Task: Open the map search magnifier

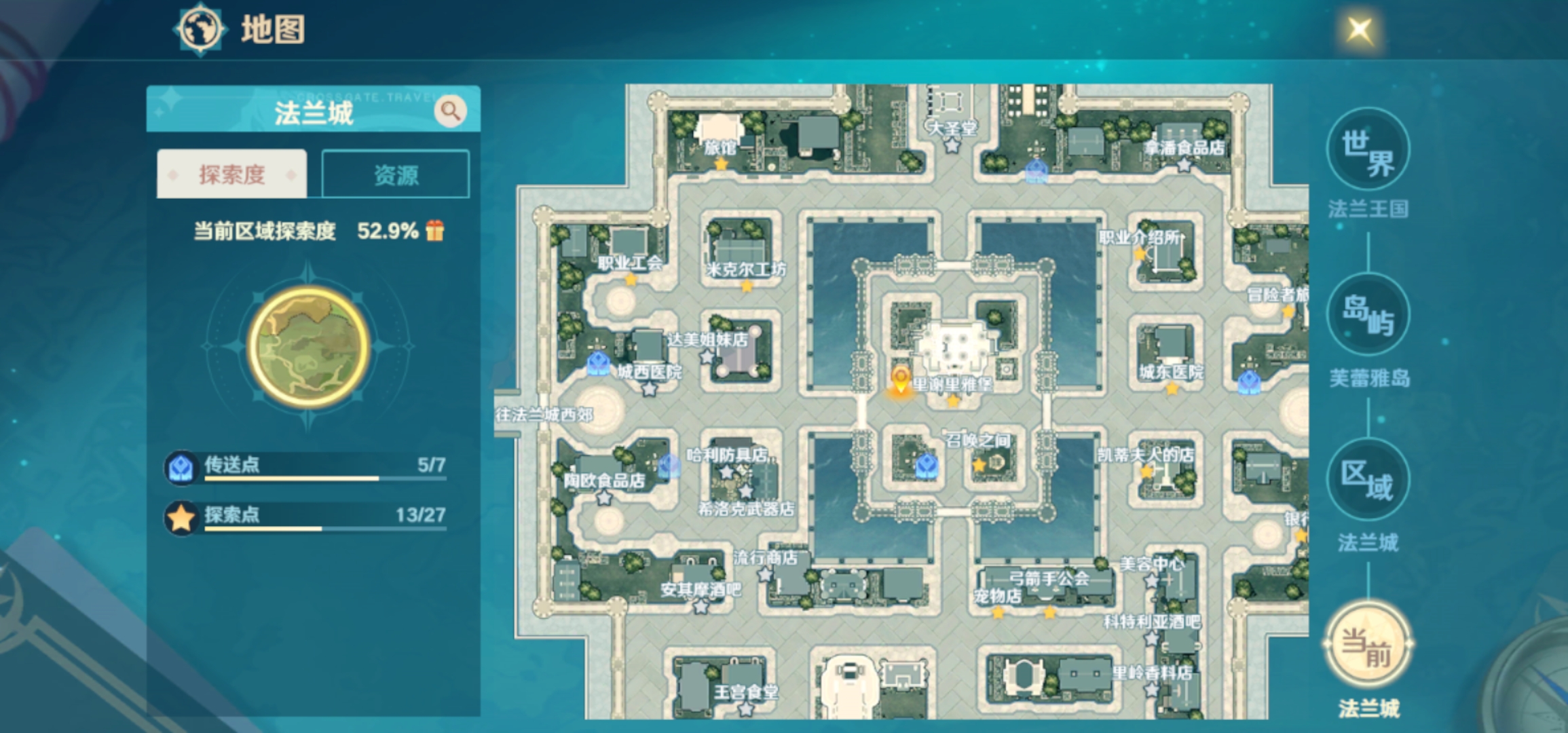Action: (450, 111)
